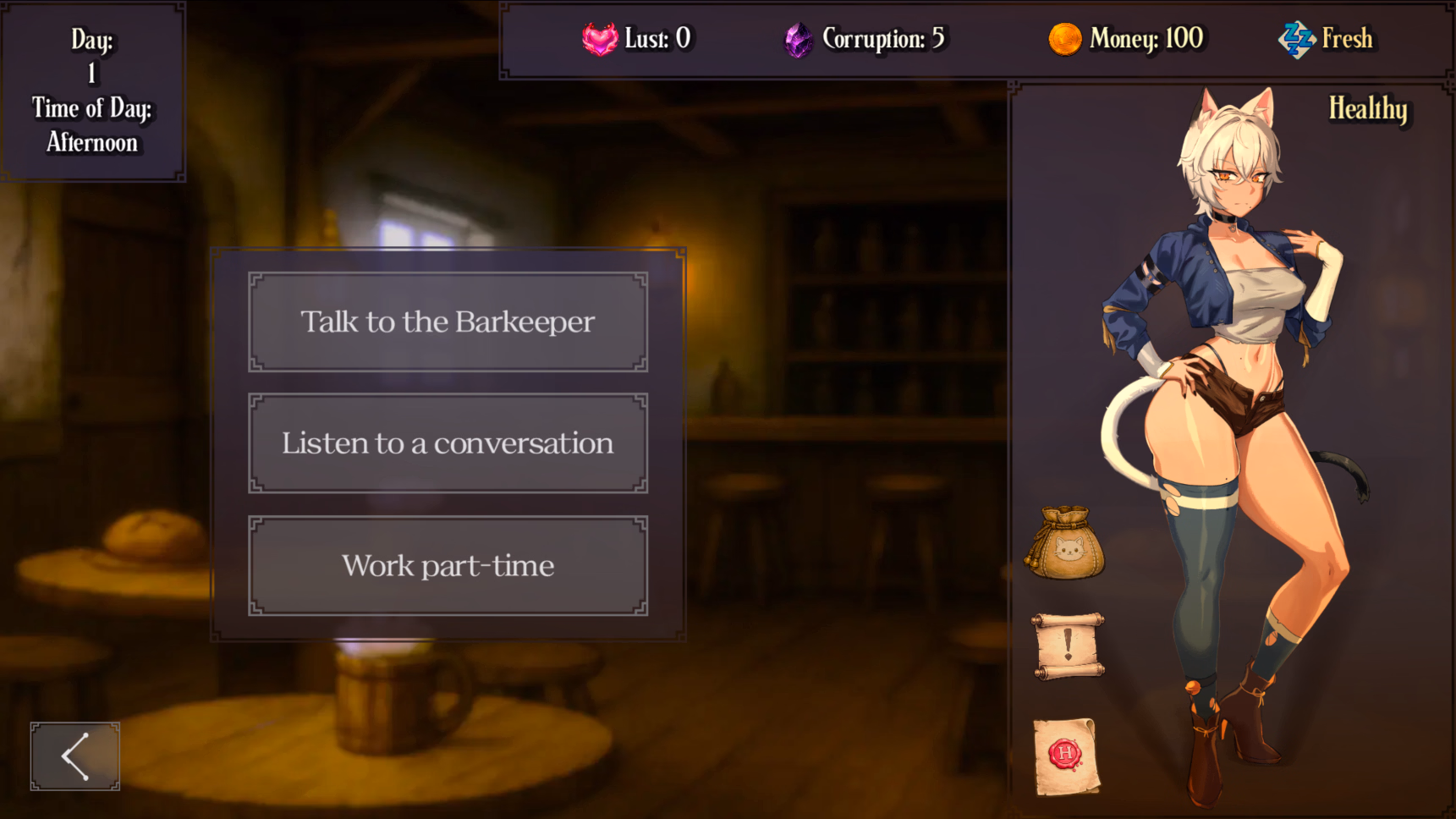
Task: Click the Healthy status label
Action: 1368,110
